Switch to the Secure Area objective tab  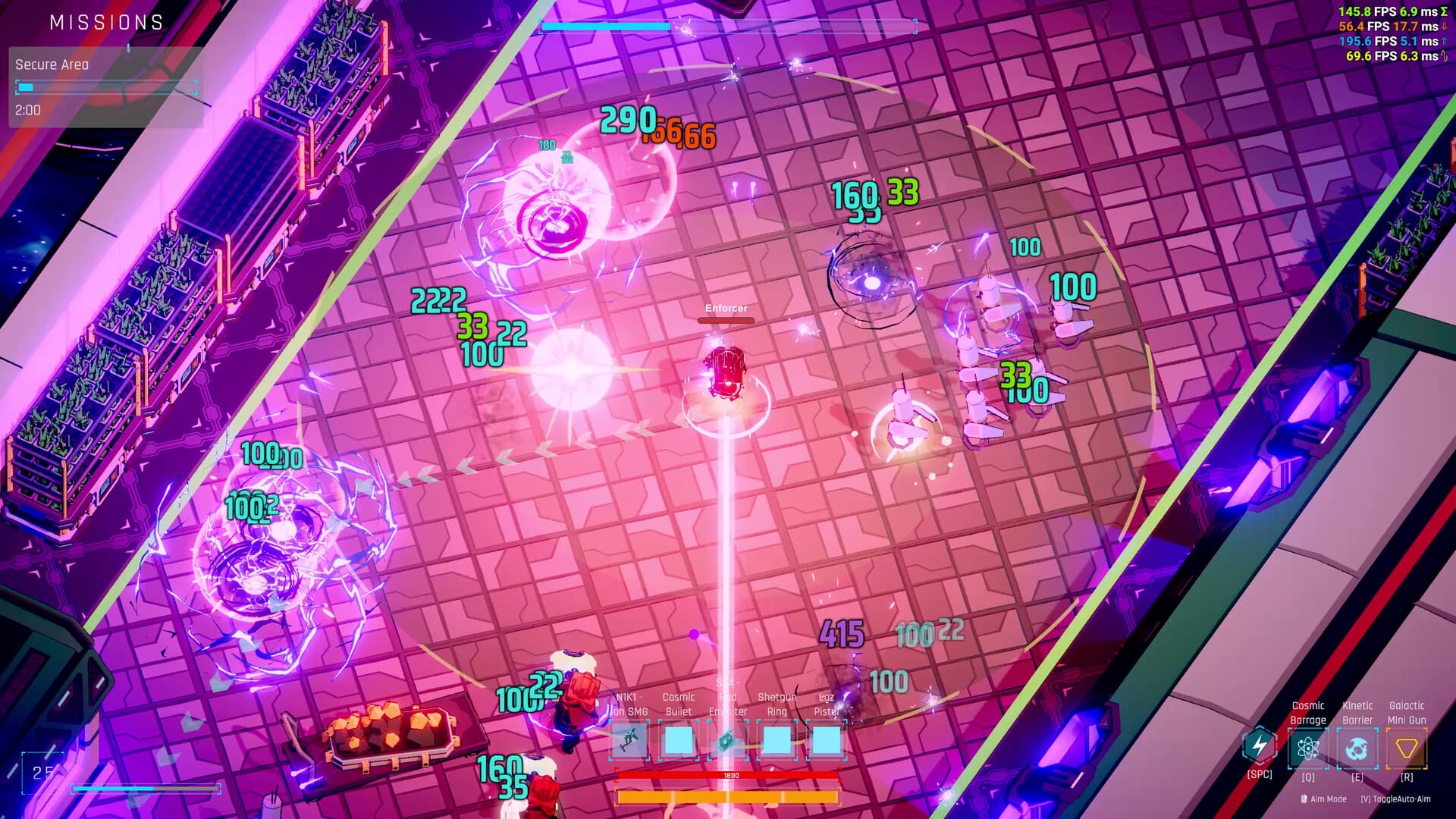pos(51,64)
